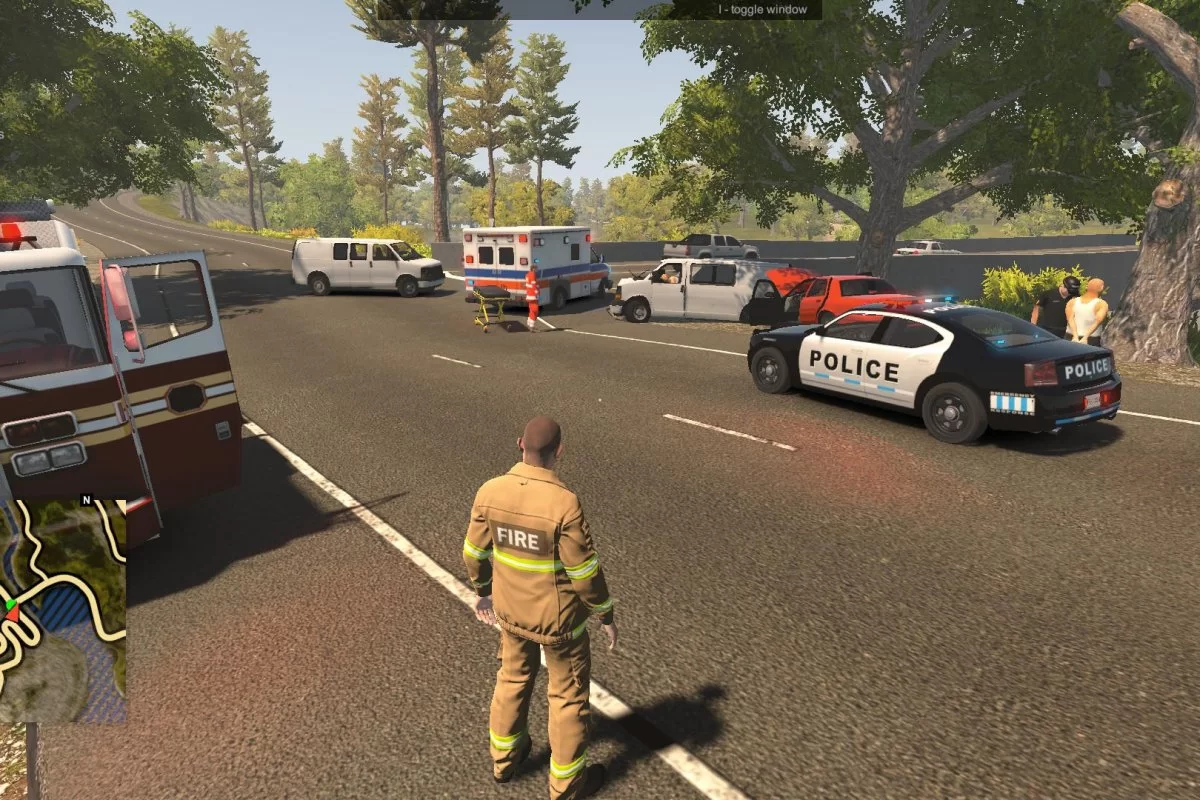
Task: Click the minimap in the corner
Action: pyautogui.click(x=62, y=610)
